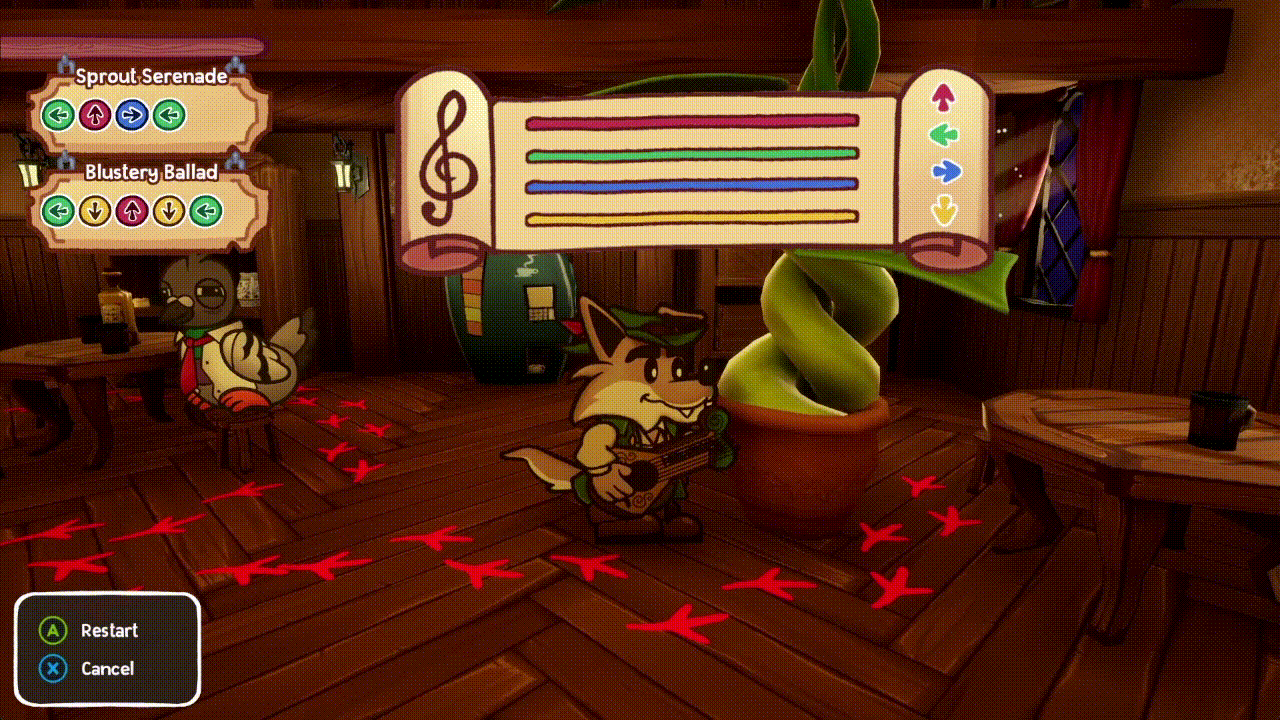Select the green left arrow in the note legend

click(x=944, y=133)
